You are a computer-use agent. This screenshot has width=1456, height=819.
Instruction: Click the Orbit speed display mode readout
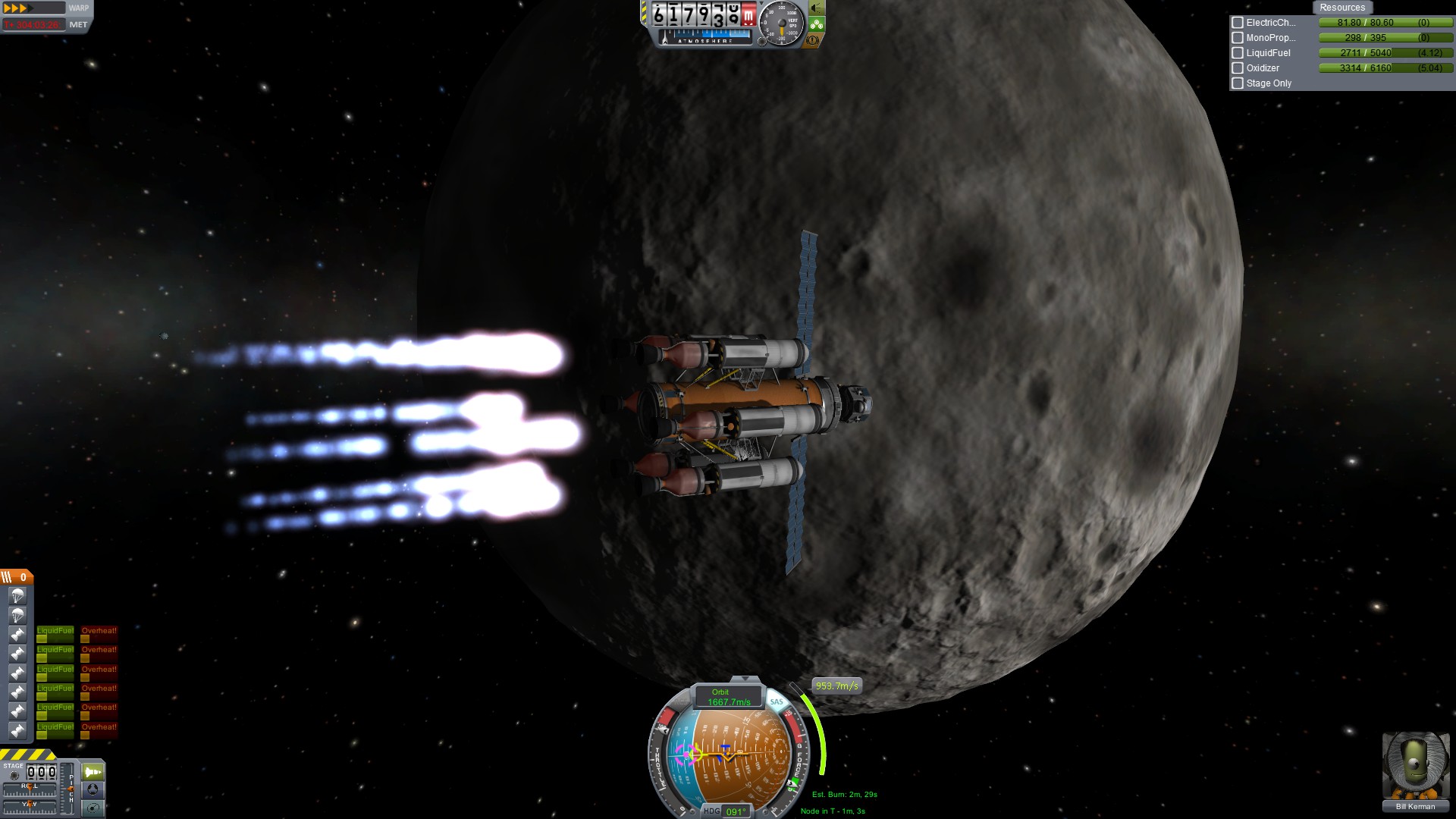728,697
